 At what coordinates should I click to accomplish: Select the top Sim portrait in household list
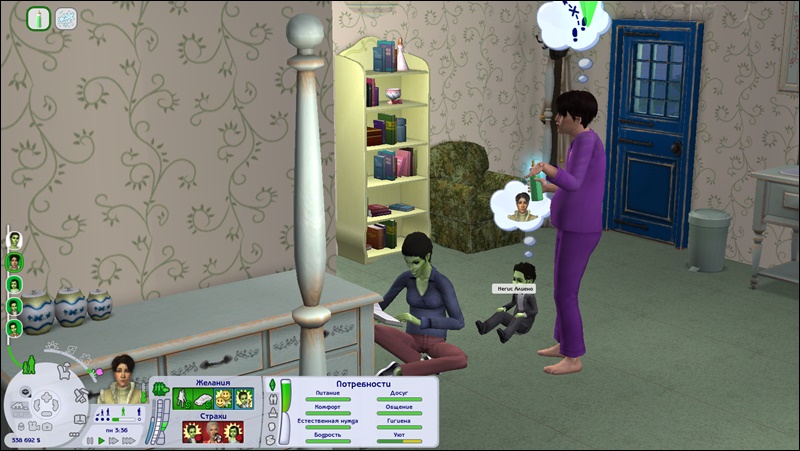pos(15,239)
